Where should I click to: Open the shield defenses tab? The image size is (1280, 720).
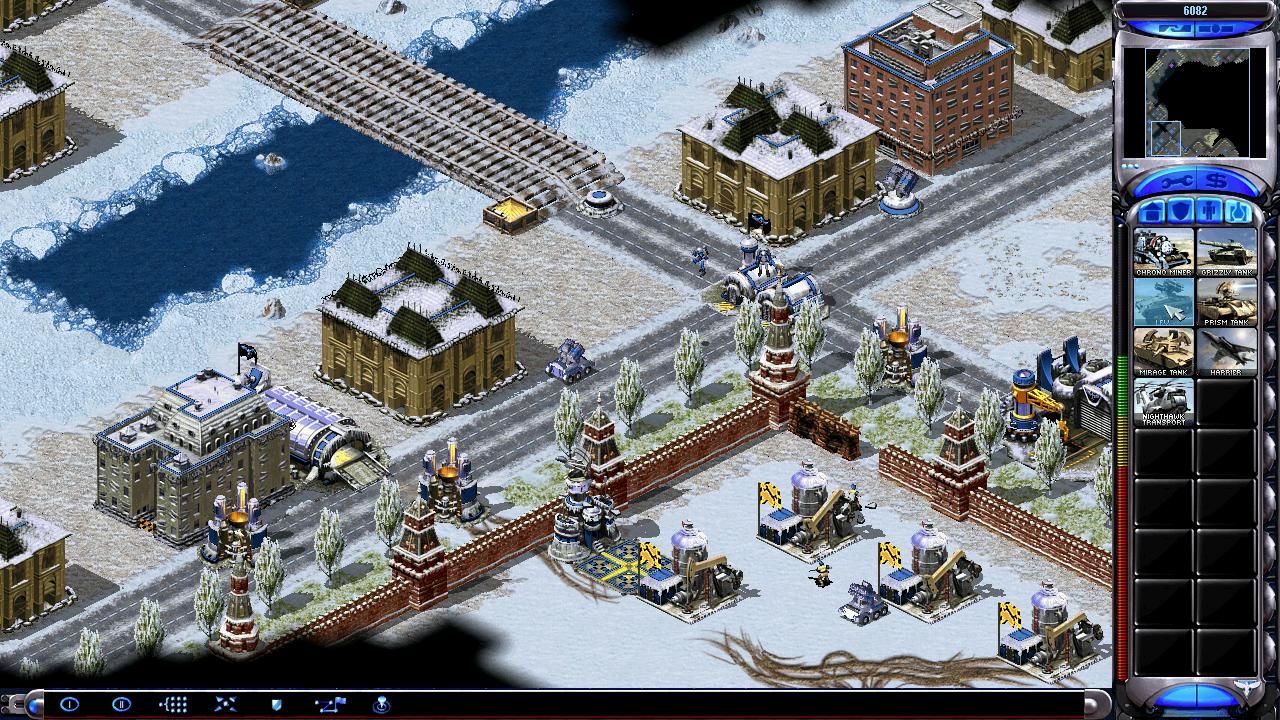point(1180,212)
